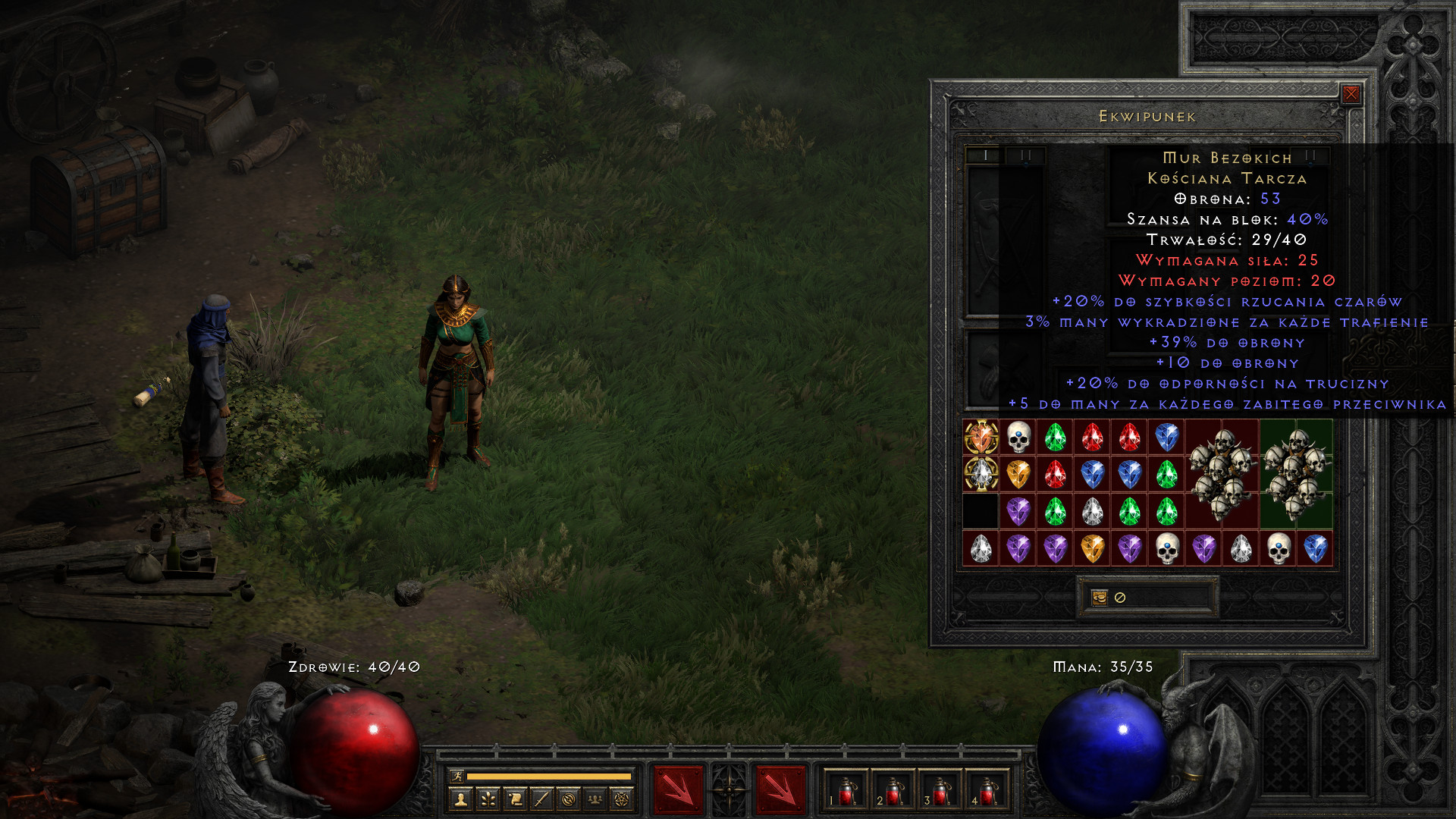Click the gold coins button
Screen dimensions: 1456x819
1100,598
